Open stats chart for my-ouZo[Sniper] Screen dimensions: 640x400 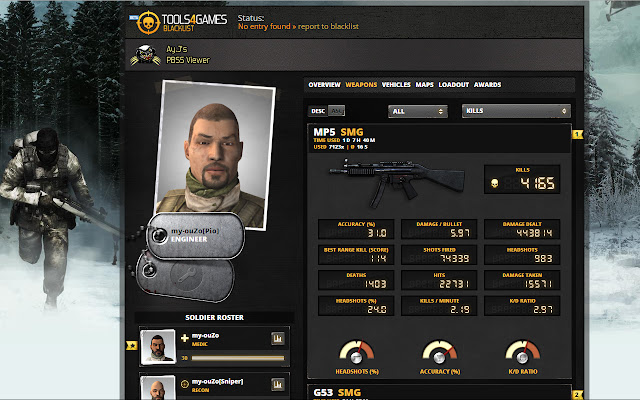click(277, 384)
